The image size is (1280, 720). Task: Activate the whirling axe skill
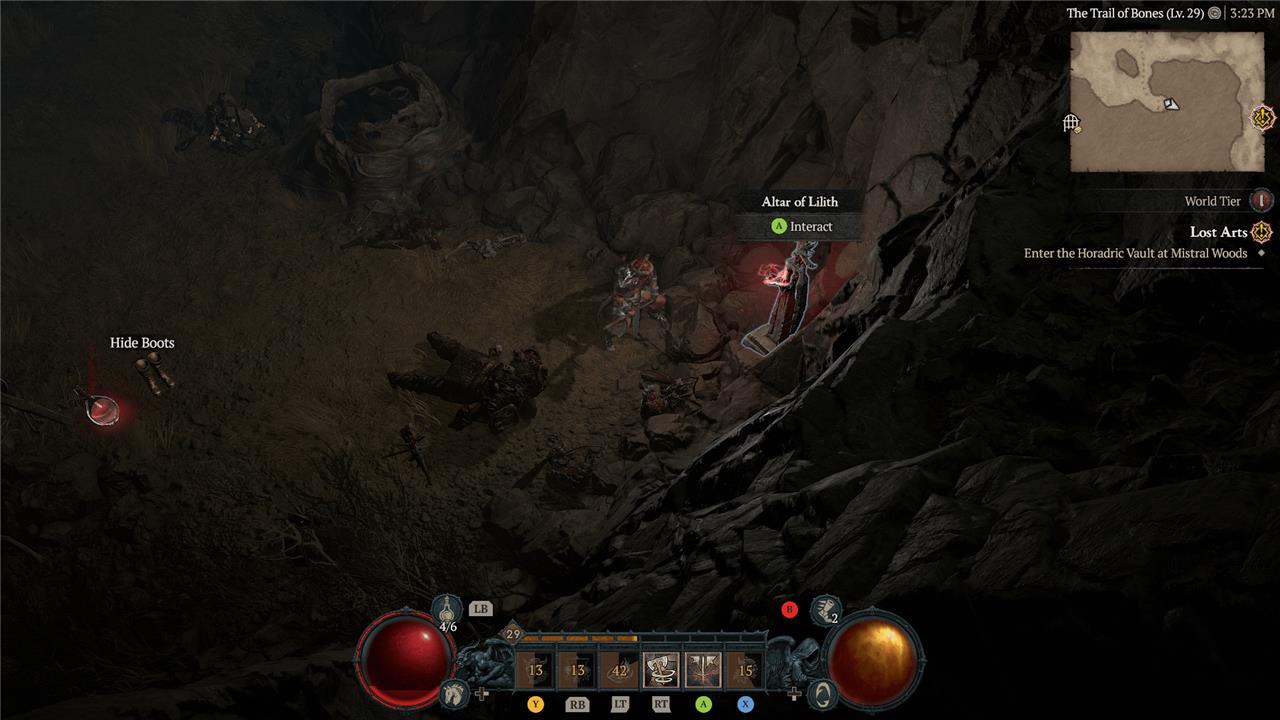[660, 671]
